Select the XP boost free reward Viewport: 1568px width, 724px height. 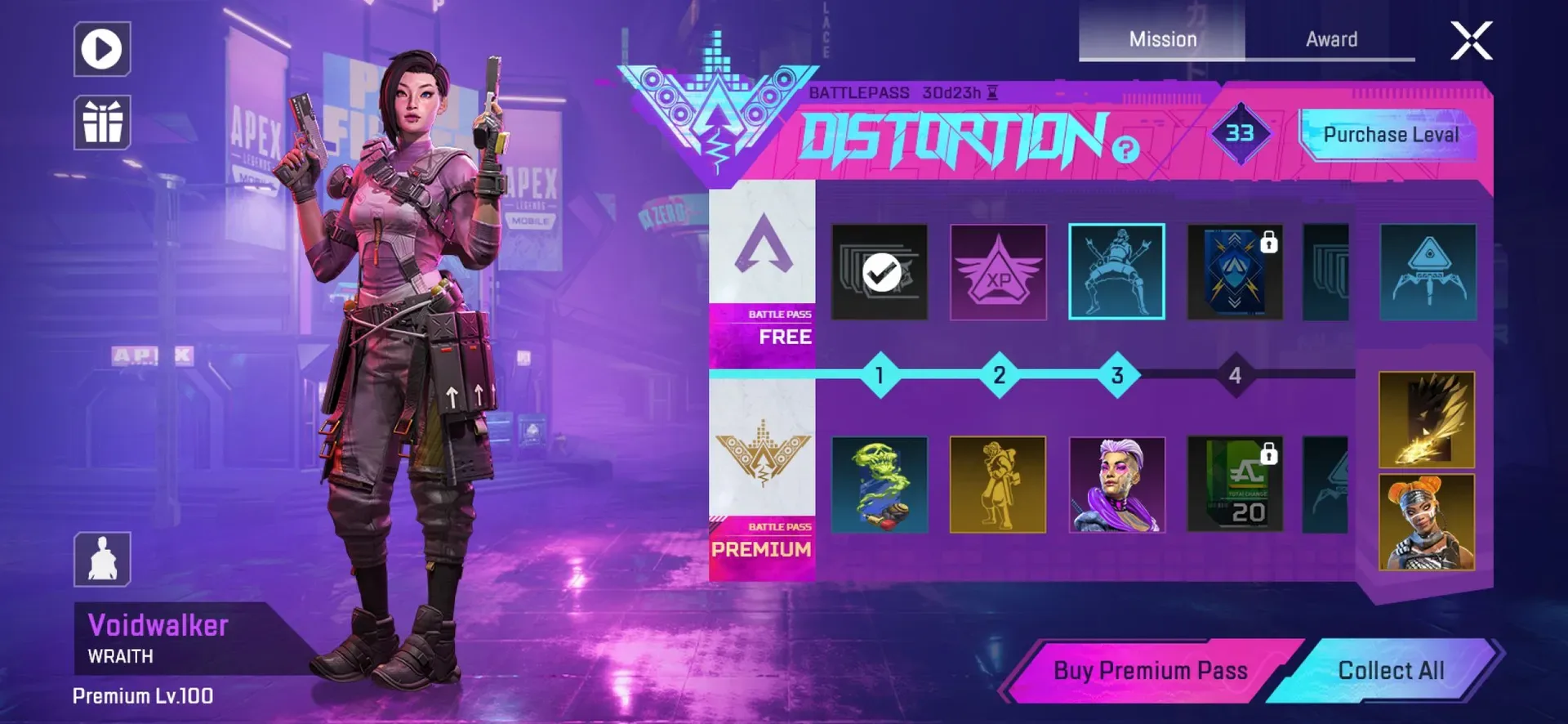click(x=998, y=270)
